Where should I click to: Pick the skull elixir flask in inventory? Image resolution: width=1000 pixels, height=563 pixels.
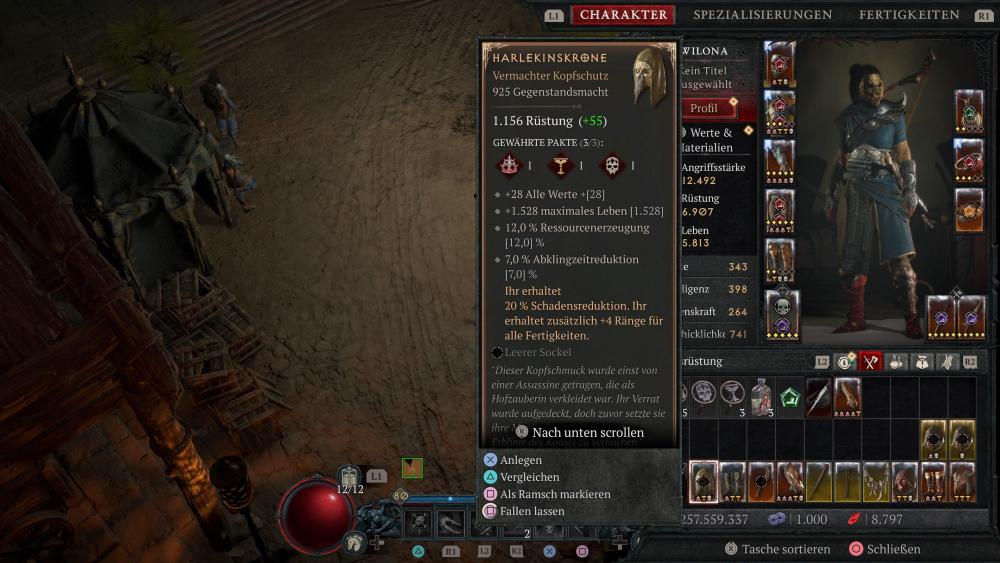[x=761, y=396]
